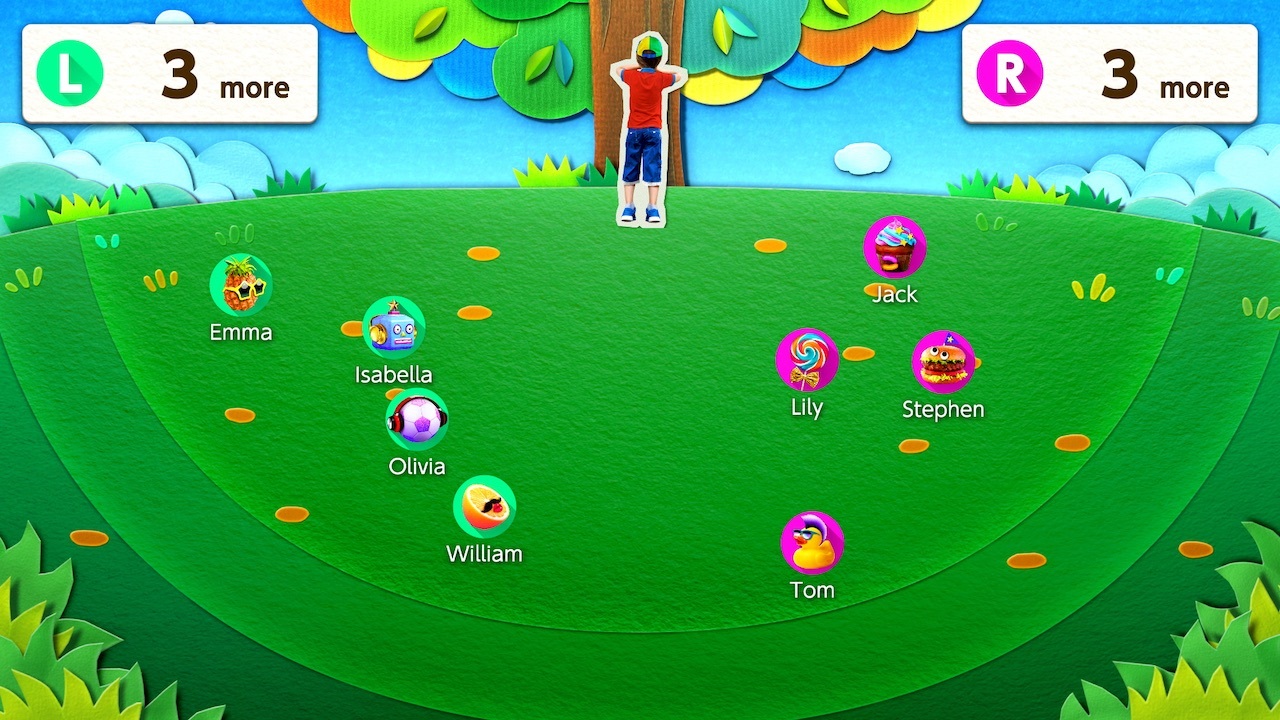Choose William's orange fruit avatar
Screen dimensions: 1280x720
(486, 508)
